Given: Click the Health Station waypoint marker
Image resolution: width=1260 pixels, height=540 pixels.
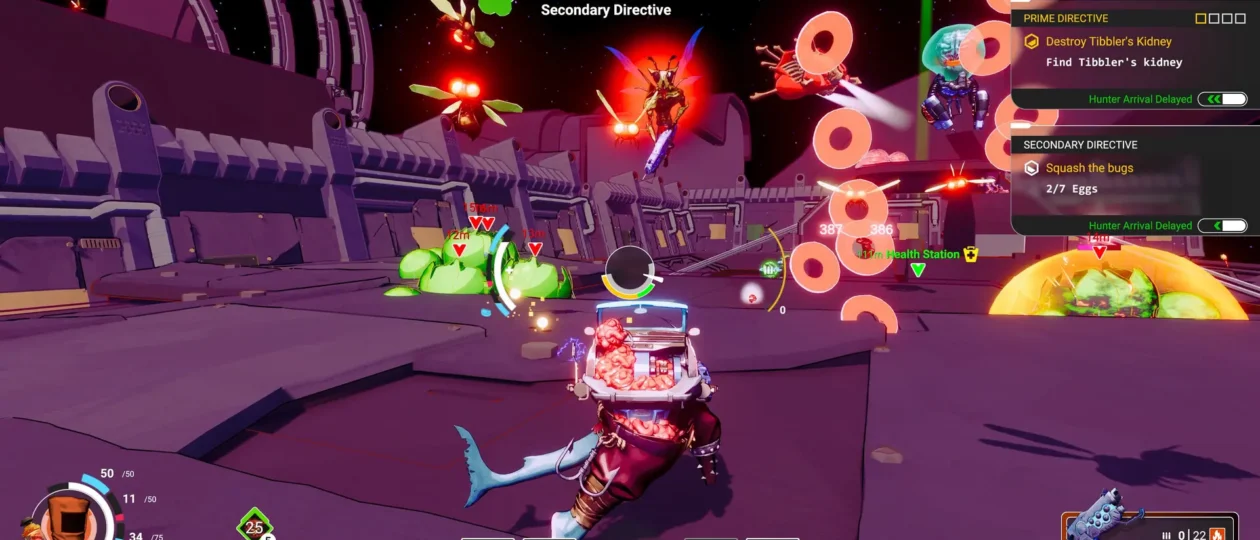Looking at the screenshot, I should pyautogui.click(x=918, y=269).
